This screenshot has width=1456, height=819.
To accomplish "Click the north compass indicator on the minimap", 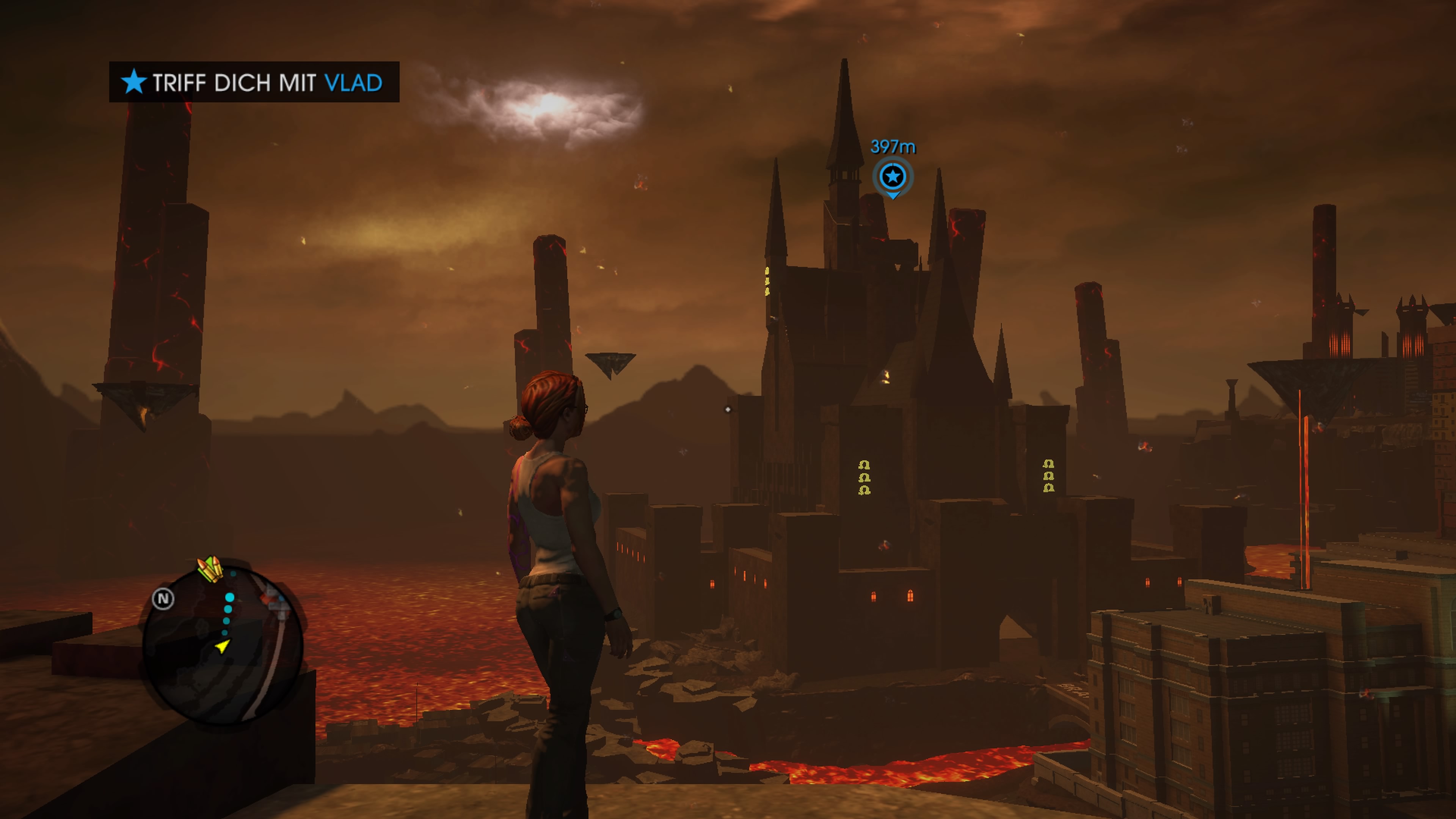I will (x=163, y=599).
